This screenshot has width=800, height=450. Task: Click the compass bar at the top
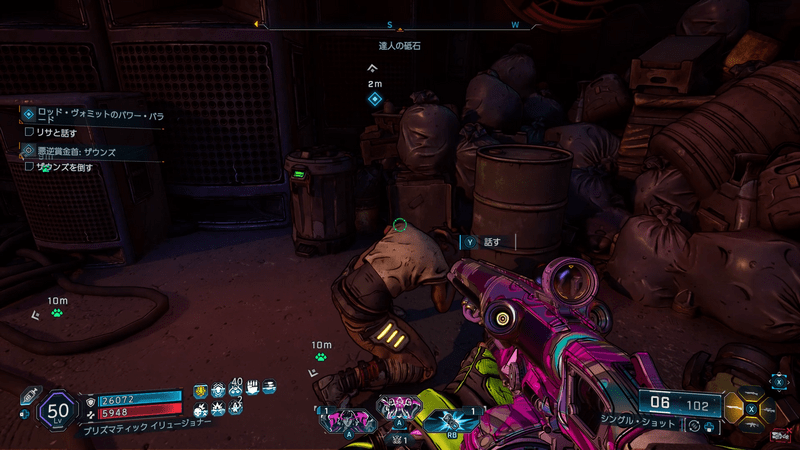[x=401, y=24]
